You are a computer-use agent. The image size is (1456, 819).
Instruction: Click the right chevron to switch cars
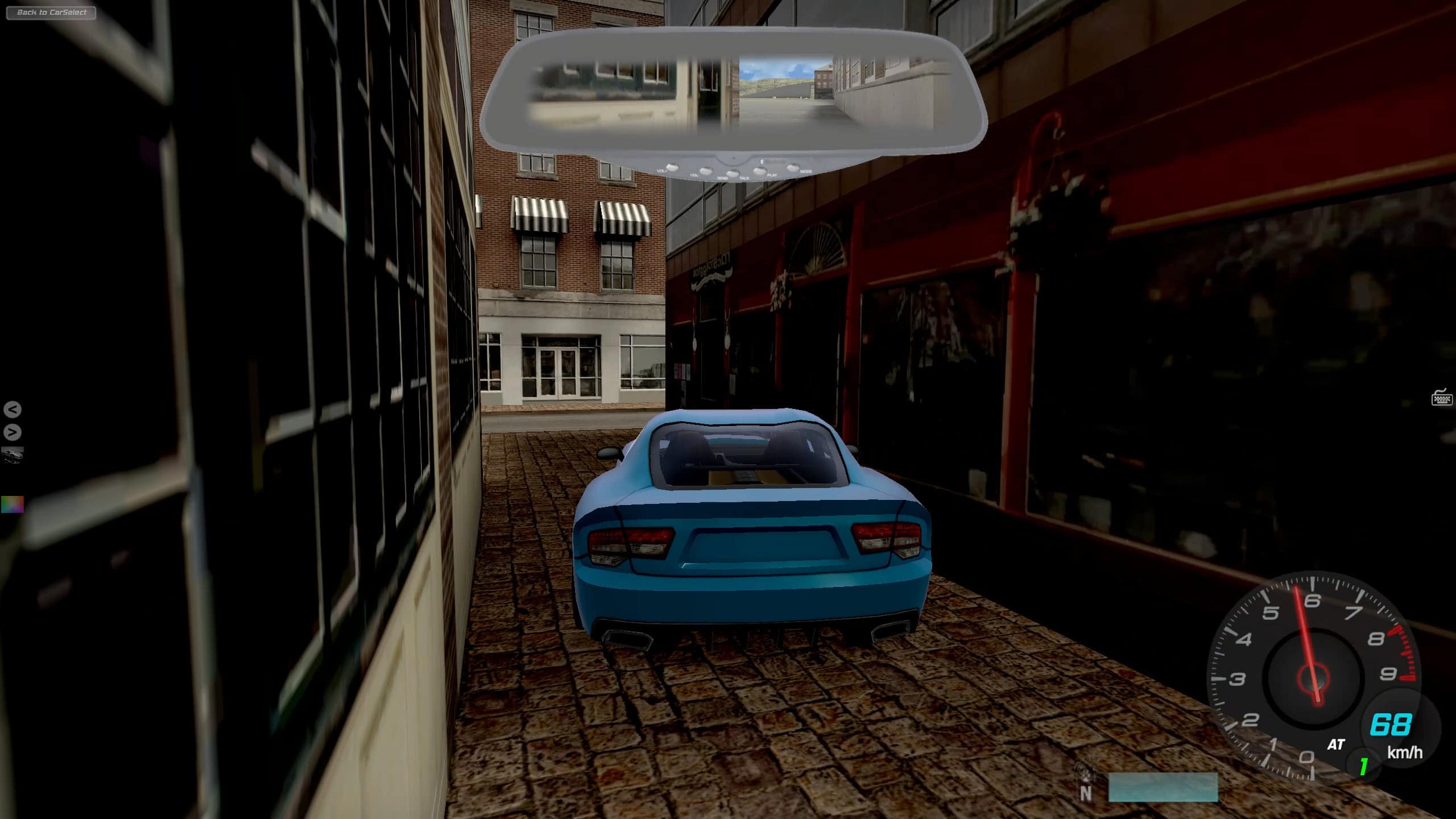coord(13,431)
